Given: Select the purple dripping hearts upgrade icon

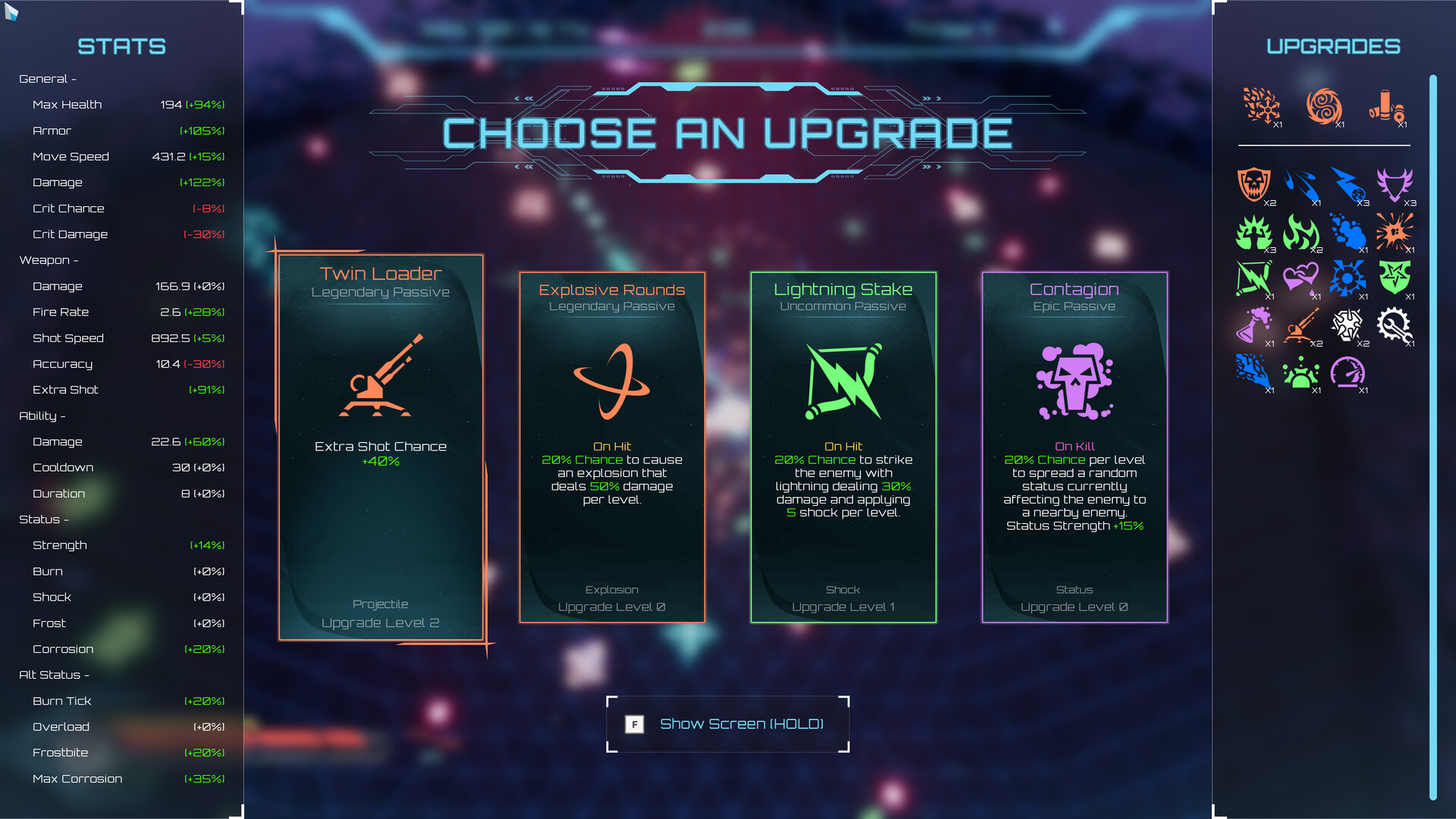Looking at the screenshot, I should (x=1301, y=278).
